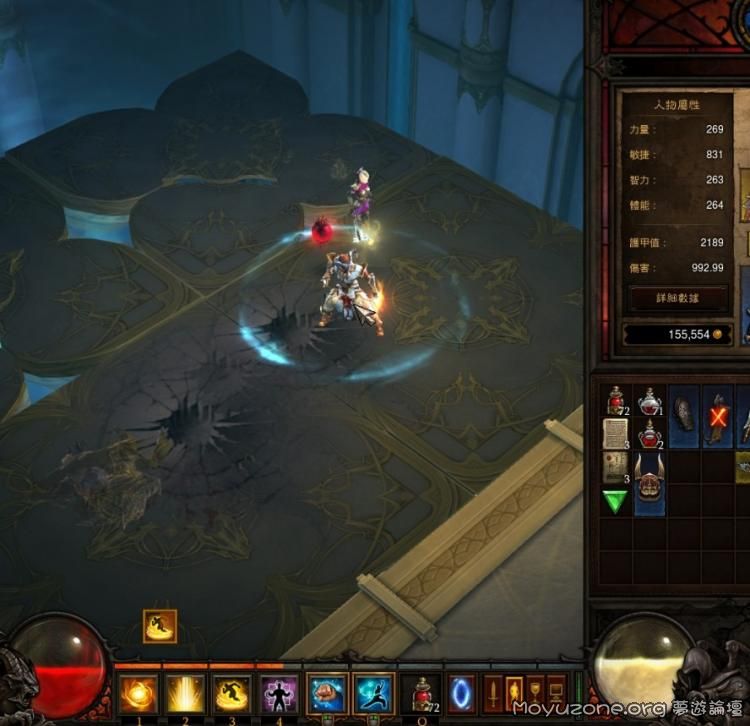Open the goblet menu button
Viewport: 750px width, 726px height.
click(536, 692)
